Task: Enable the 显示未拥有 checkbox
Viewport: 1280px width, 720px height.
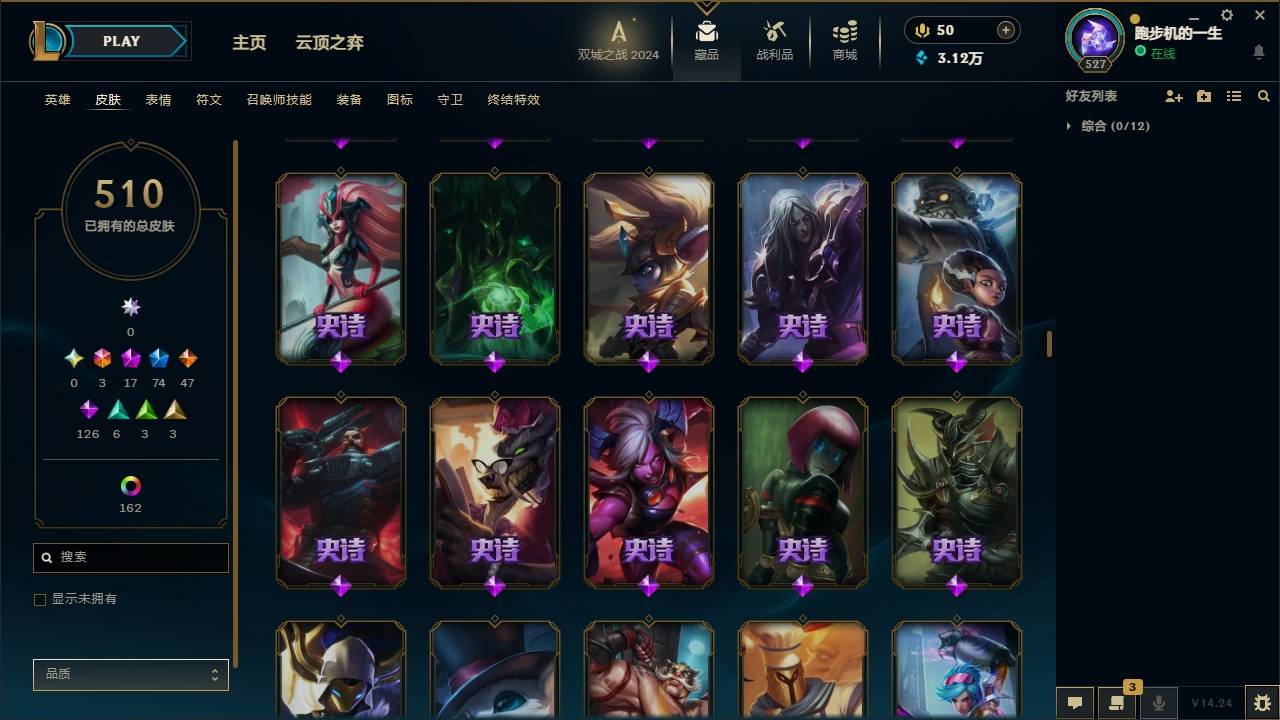Action: 39,599
